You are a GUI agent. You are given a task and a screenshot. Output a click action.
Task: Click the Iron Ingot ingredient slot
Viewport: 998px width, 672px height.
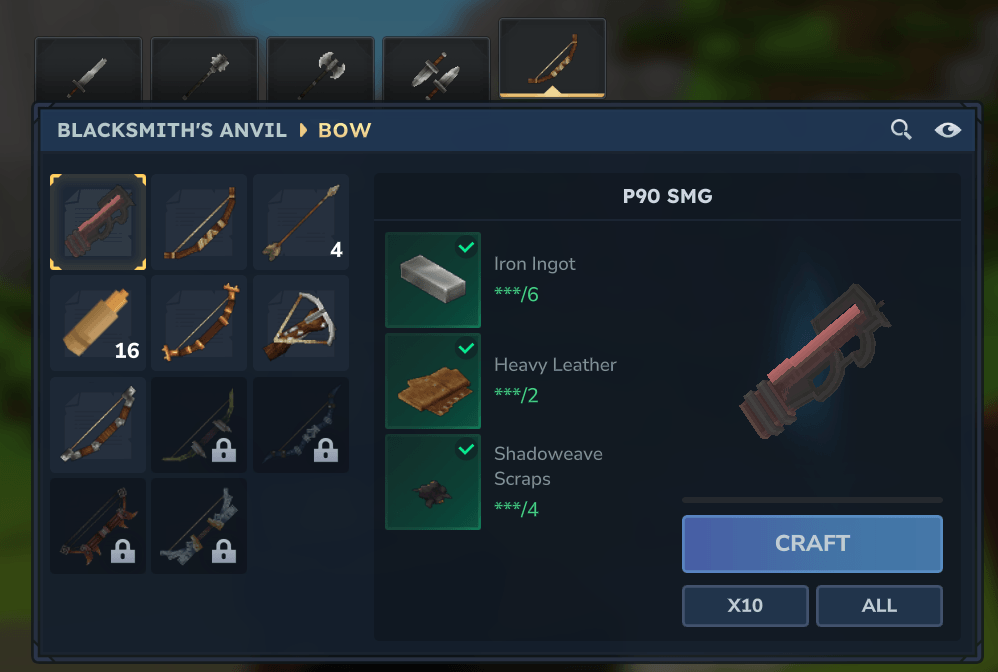pos(433,280)
